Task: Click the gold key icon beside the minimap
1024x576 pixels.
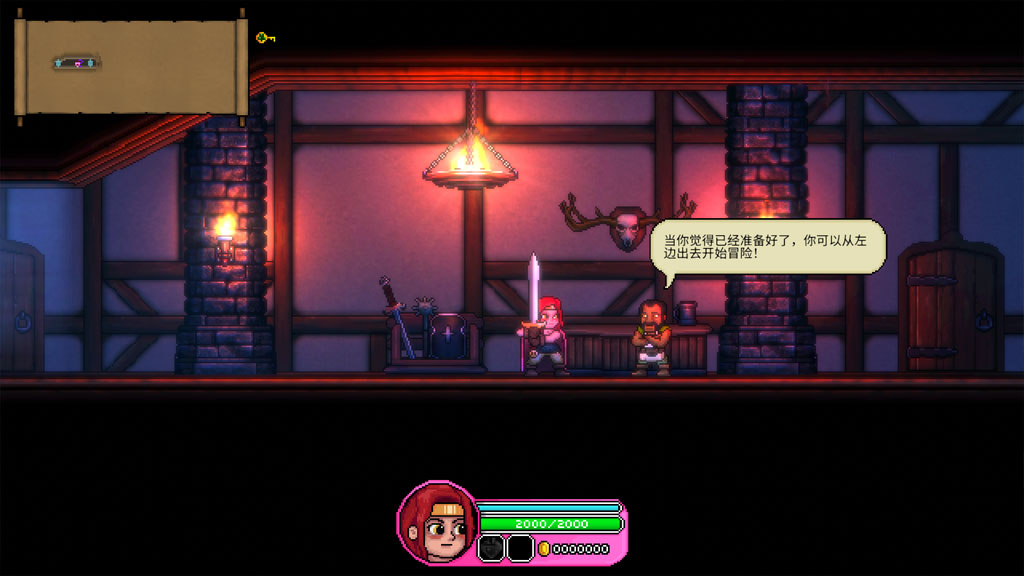Action: click(264, 38)
